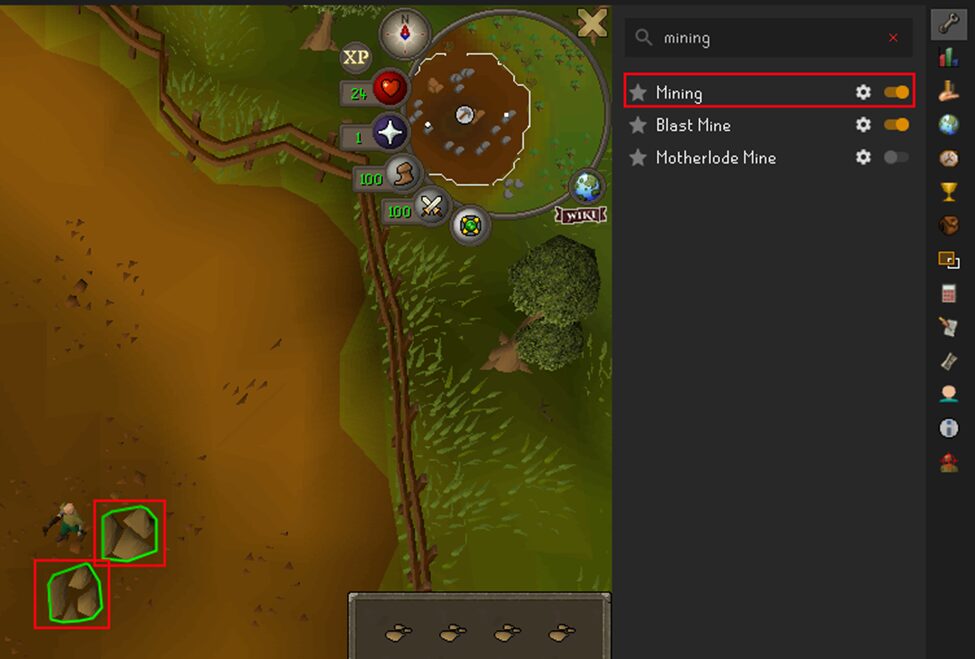Click the compass to face north
The width and height of the screenshot is (975, 659).
point(404,34)
